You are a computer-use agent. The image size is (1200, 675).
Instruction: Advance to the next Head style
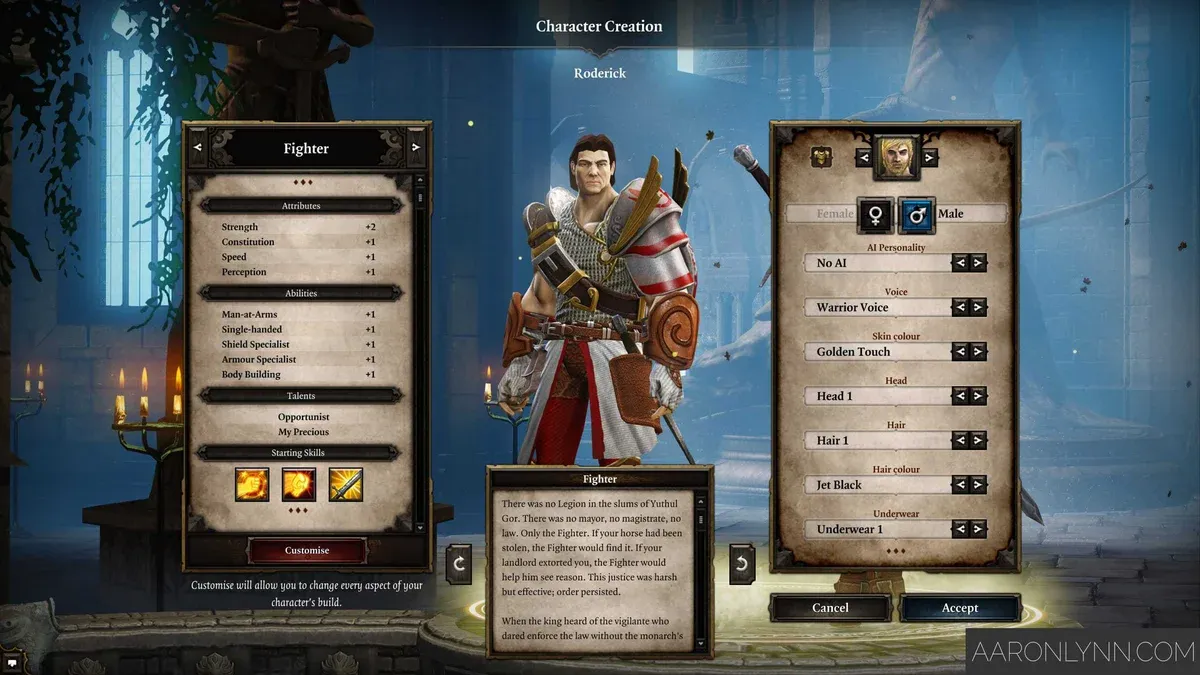coord(978,396)
